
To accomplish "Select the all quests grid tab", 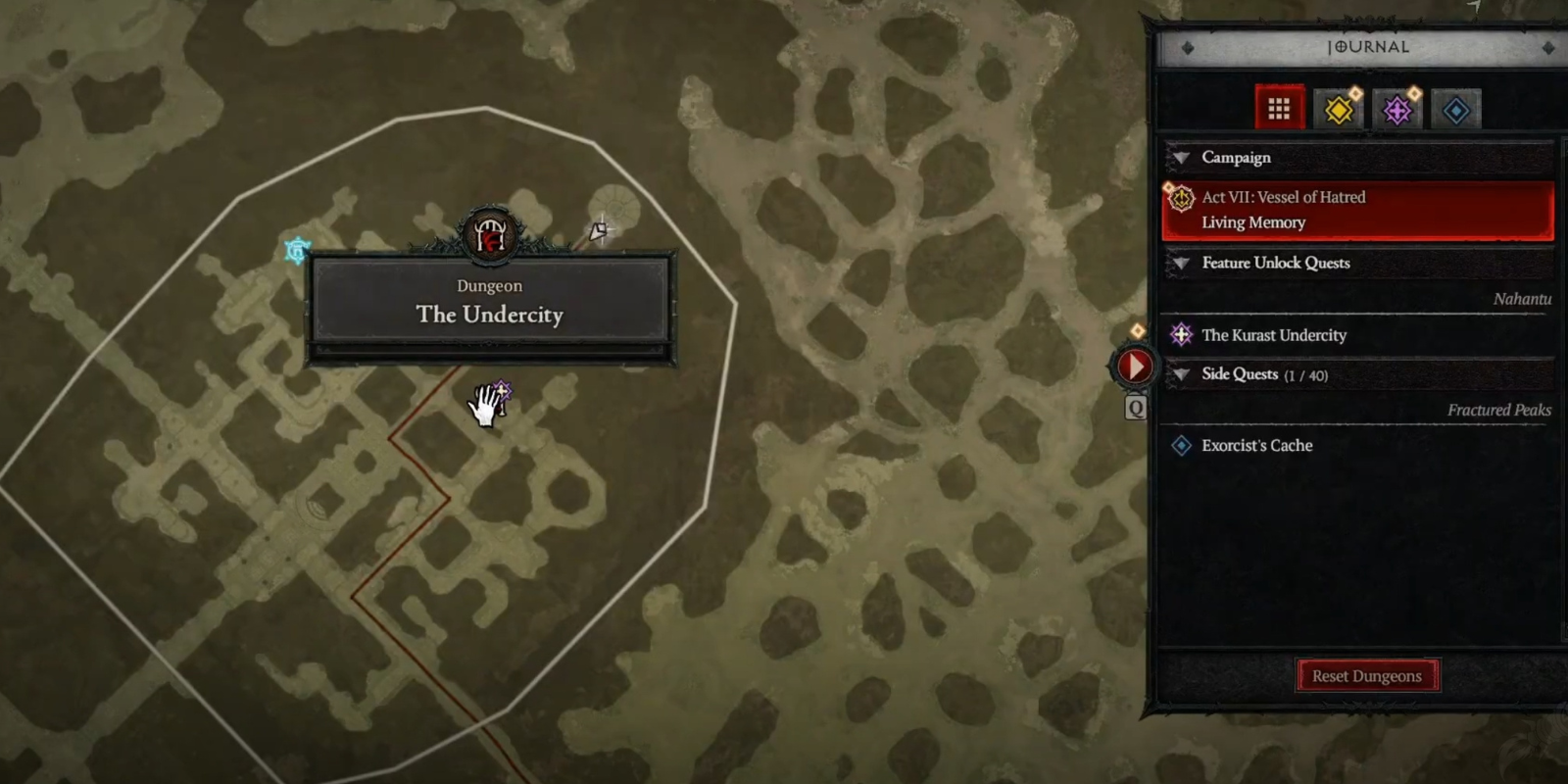I will pyautogui.click(x=1279, y=109).
